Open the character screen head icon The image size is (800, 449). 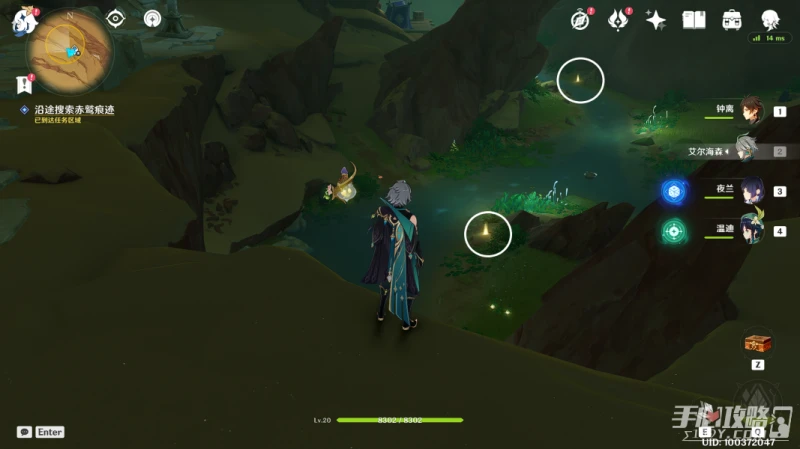[x=770, y=20]
